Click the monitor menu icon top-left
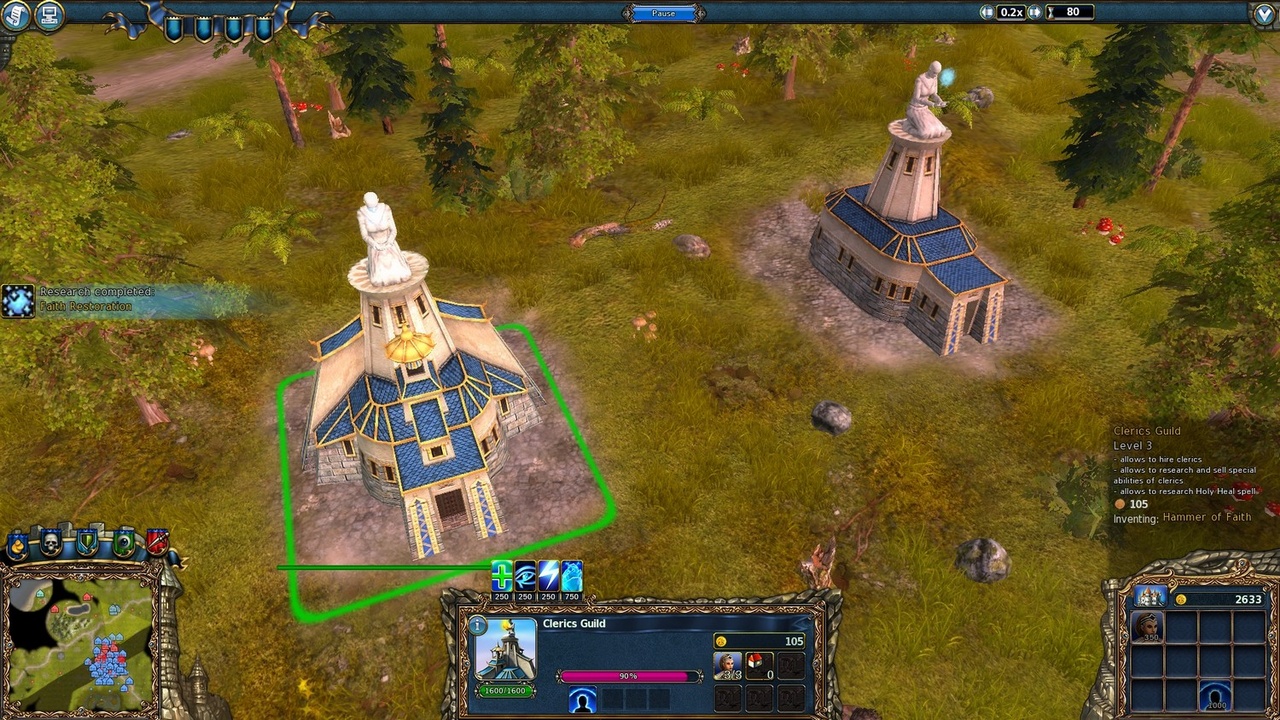This screenshot has width=1280, height=720. click(48, 16)
